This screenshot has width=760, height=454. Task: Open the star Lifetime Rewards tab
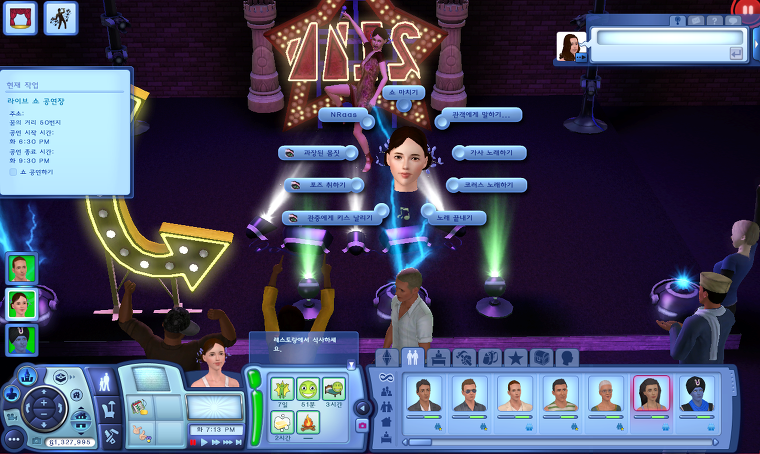click(x=515, y=357)
